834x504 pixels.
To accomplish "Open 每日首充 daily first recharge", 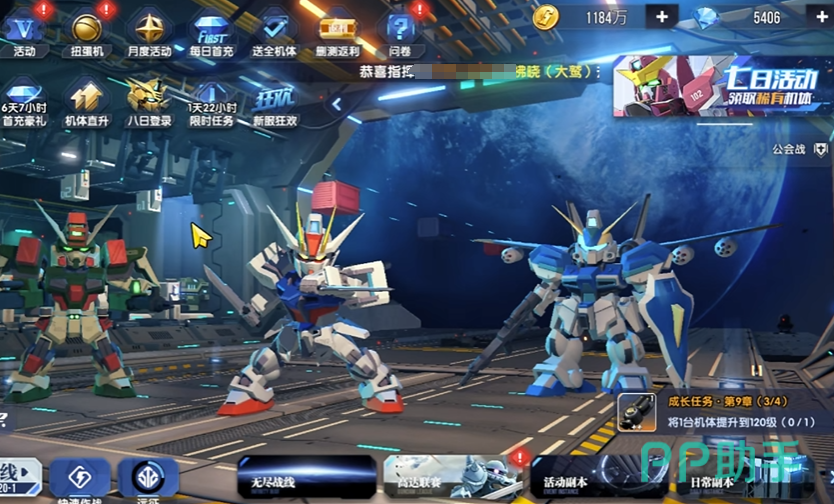I will click(211, 31).
